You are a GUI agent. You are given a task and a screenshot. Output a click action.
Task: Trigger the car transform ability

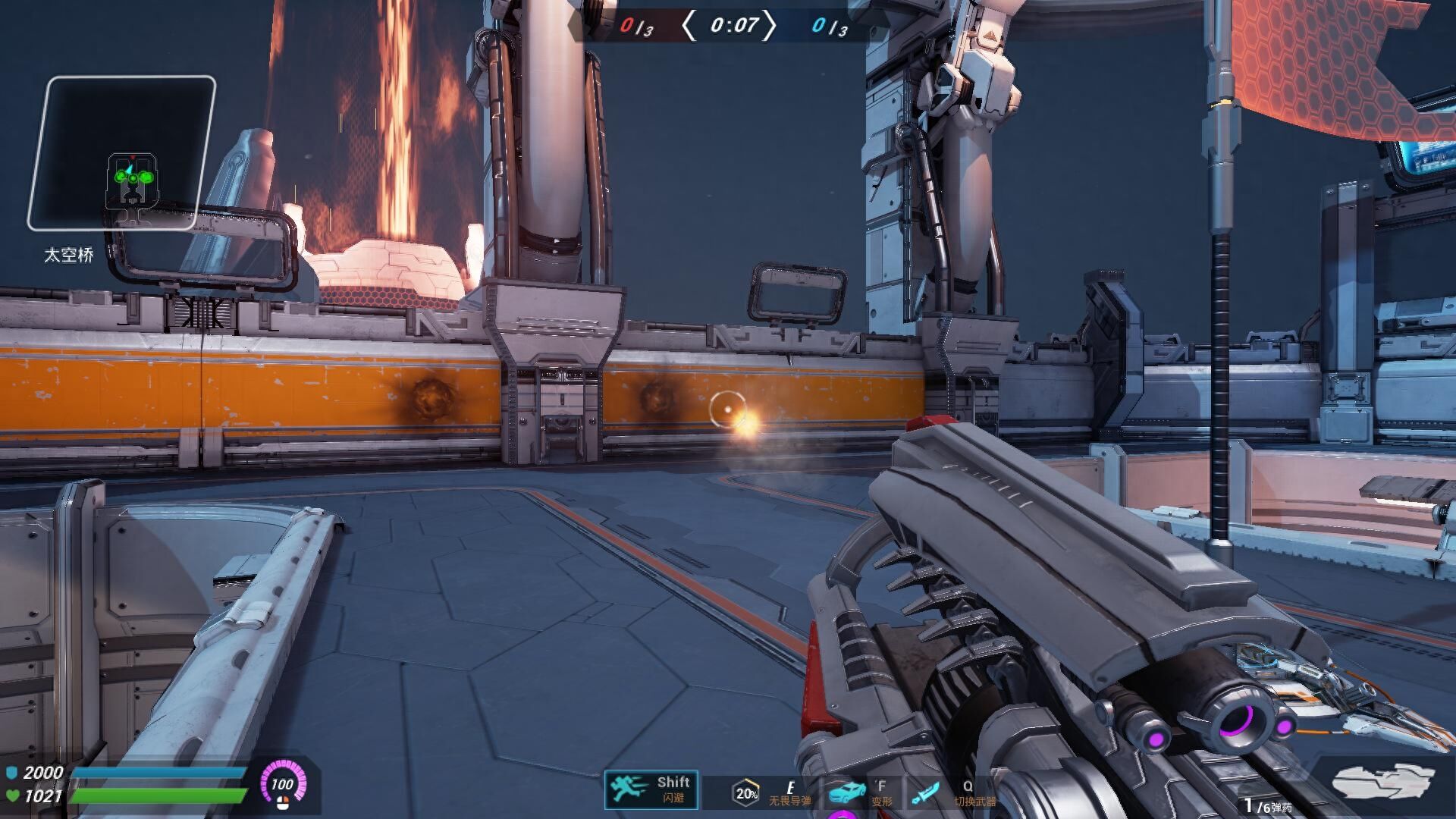847,792
